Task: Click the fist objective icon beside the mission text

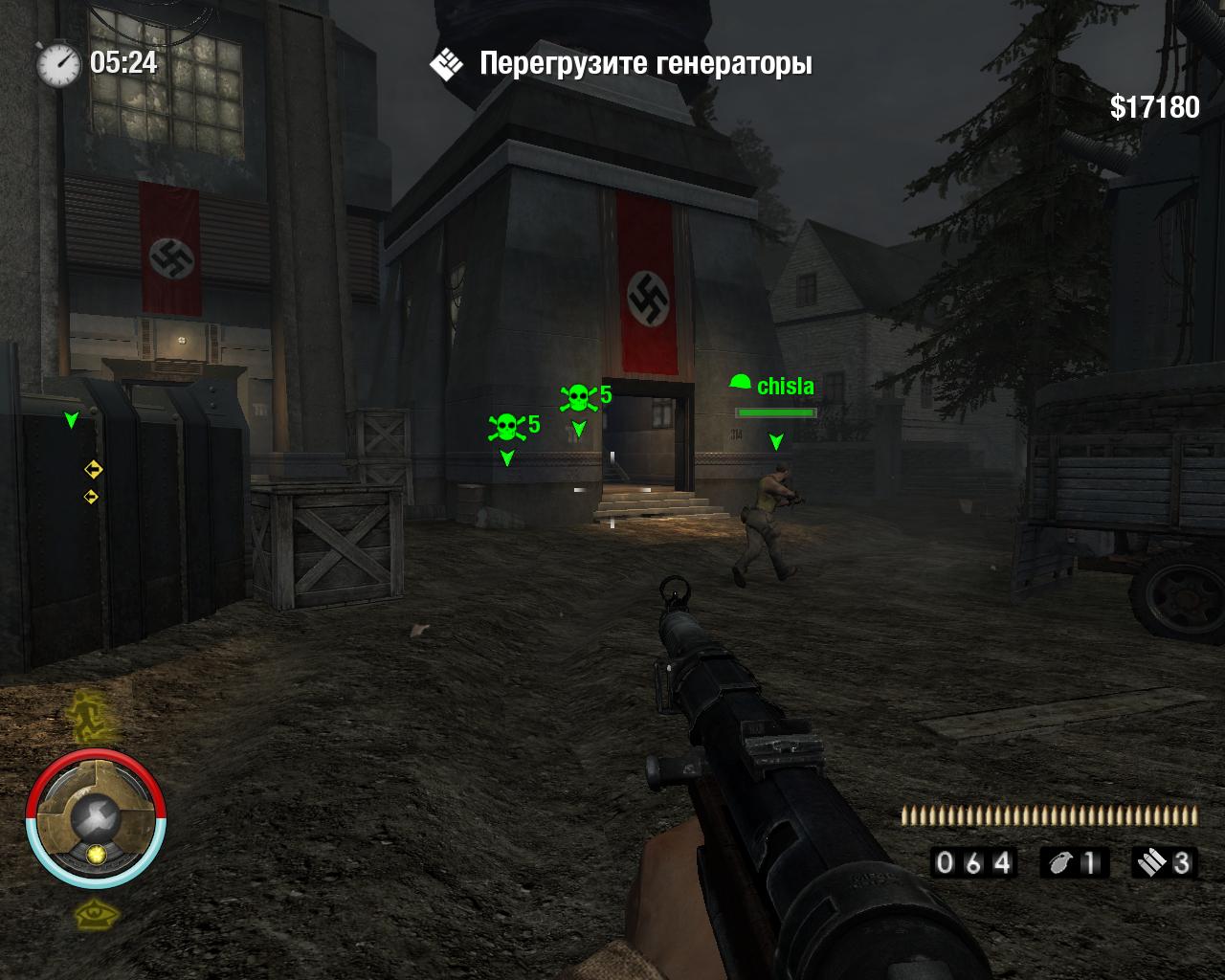Action: (x=444, y=64)
